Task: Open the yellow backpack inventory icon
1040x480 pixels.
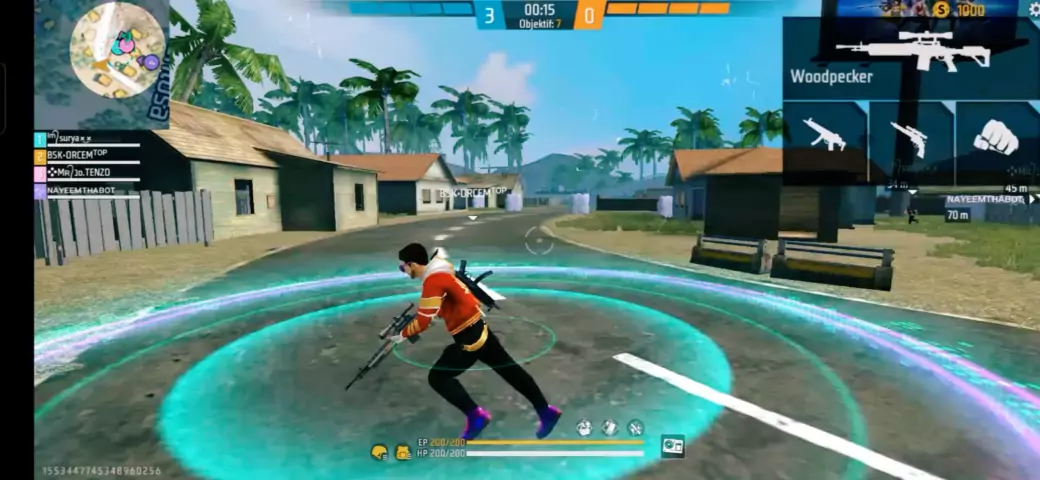Action: 402,452
